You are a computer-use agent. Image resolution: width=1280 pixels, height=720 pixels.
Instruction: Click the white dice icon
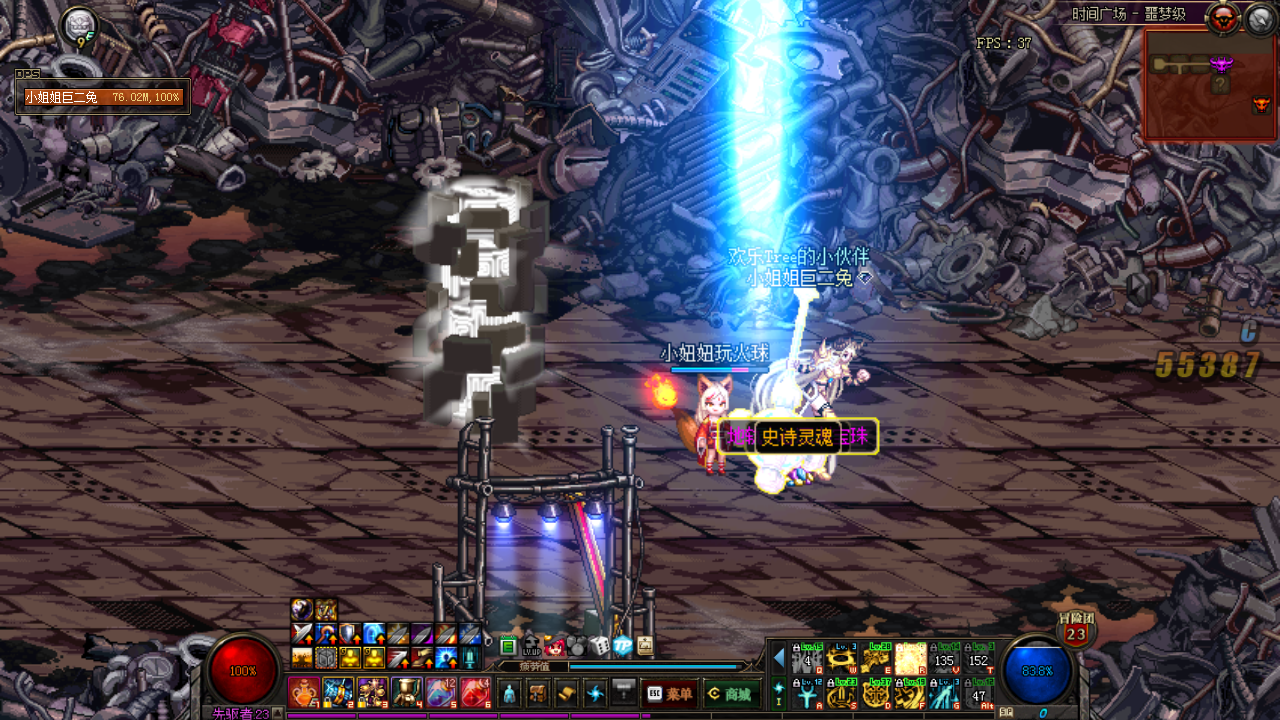point(599,646)
